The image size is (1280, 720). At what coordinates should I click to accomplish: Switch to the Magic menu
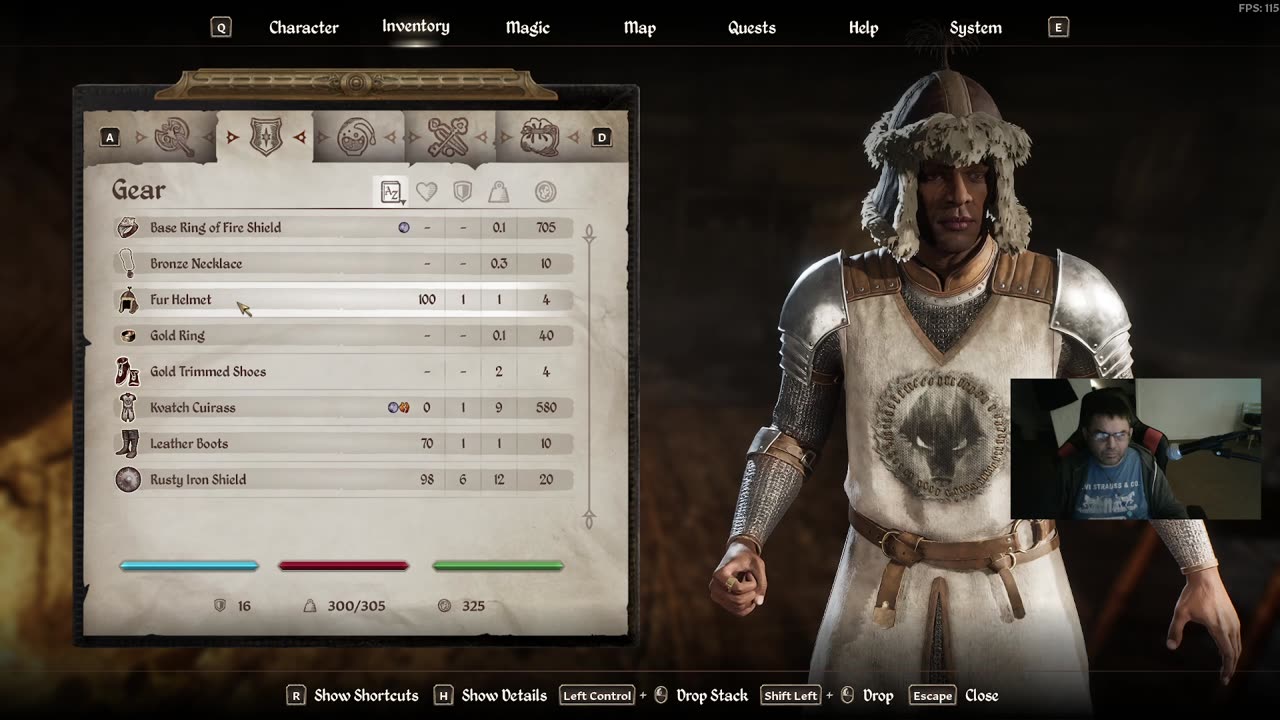(527, 28)
